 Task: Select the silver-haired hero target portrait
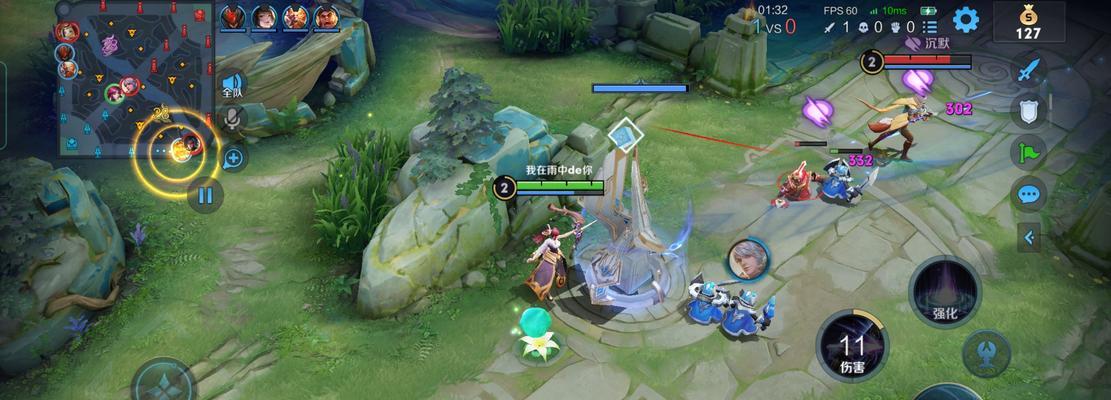(747, 258)
